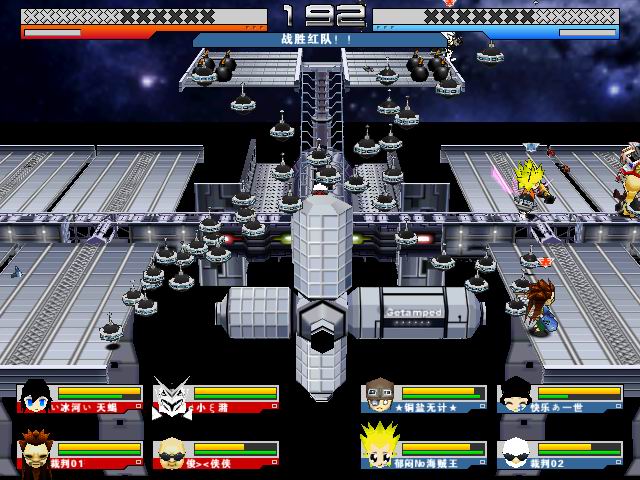This screenshot has width=640, height=480.
Task: Choose the bald sunglasses 俊><侠侠 portrait
Action: point(171,451)
